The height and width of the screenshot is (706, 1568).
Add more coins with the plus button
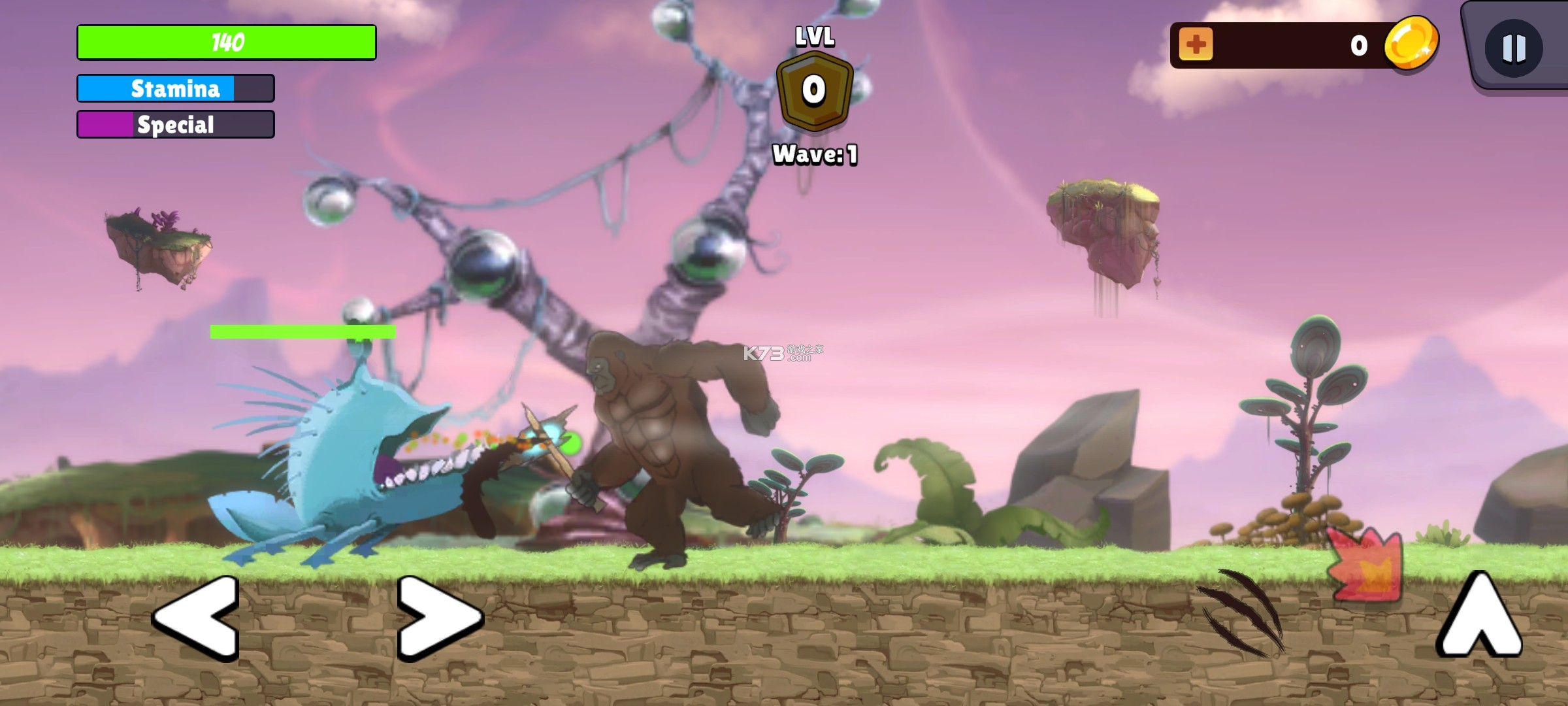click(1196, 44)
